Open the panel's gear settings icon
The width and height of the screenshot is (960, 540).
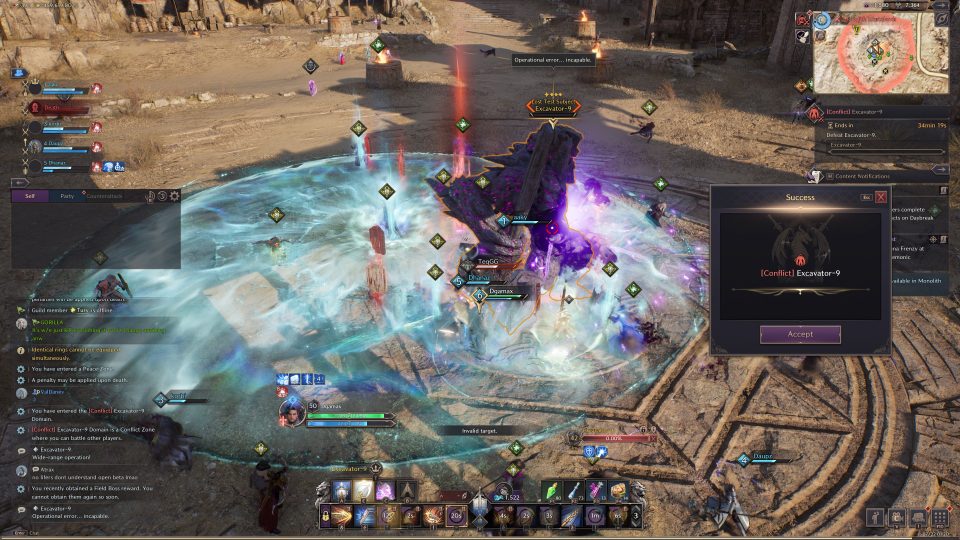pos(174,196)
